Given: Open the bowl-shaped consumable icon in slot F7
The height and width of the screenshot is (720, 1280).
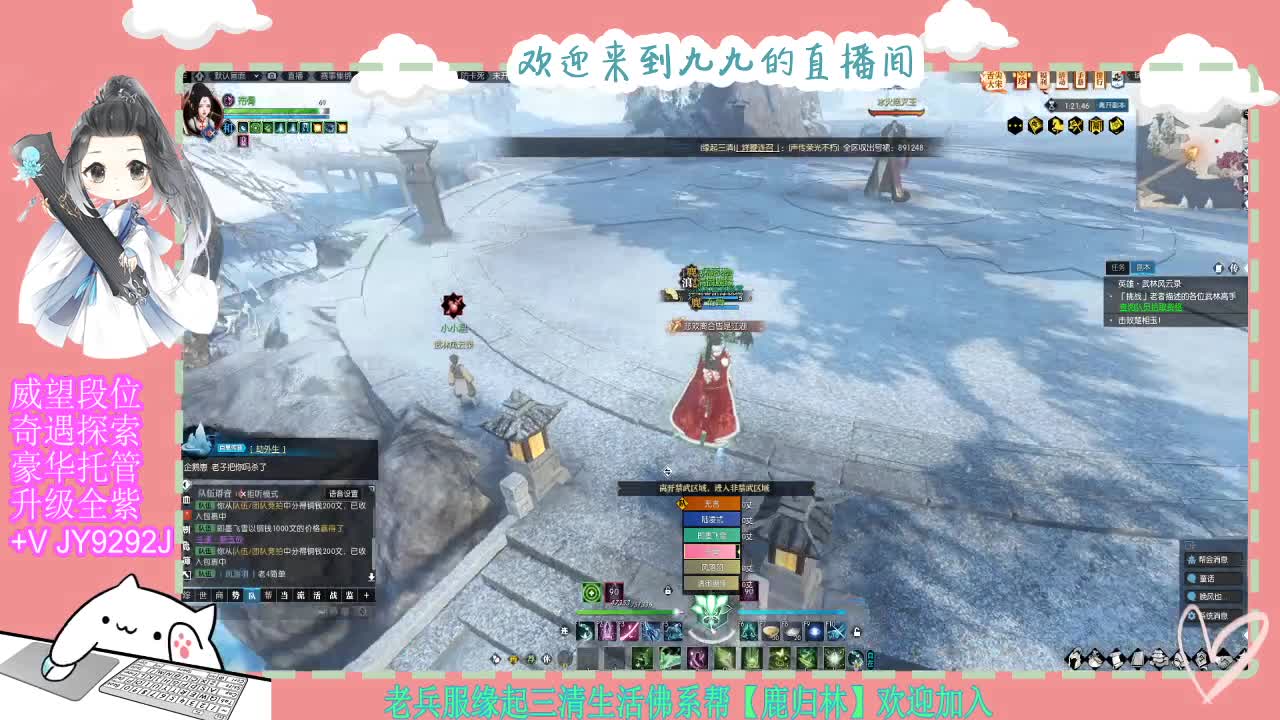Looking at the screenshot, I should tap(770, 632).
